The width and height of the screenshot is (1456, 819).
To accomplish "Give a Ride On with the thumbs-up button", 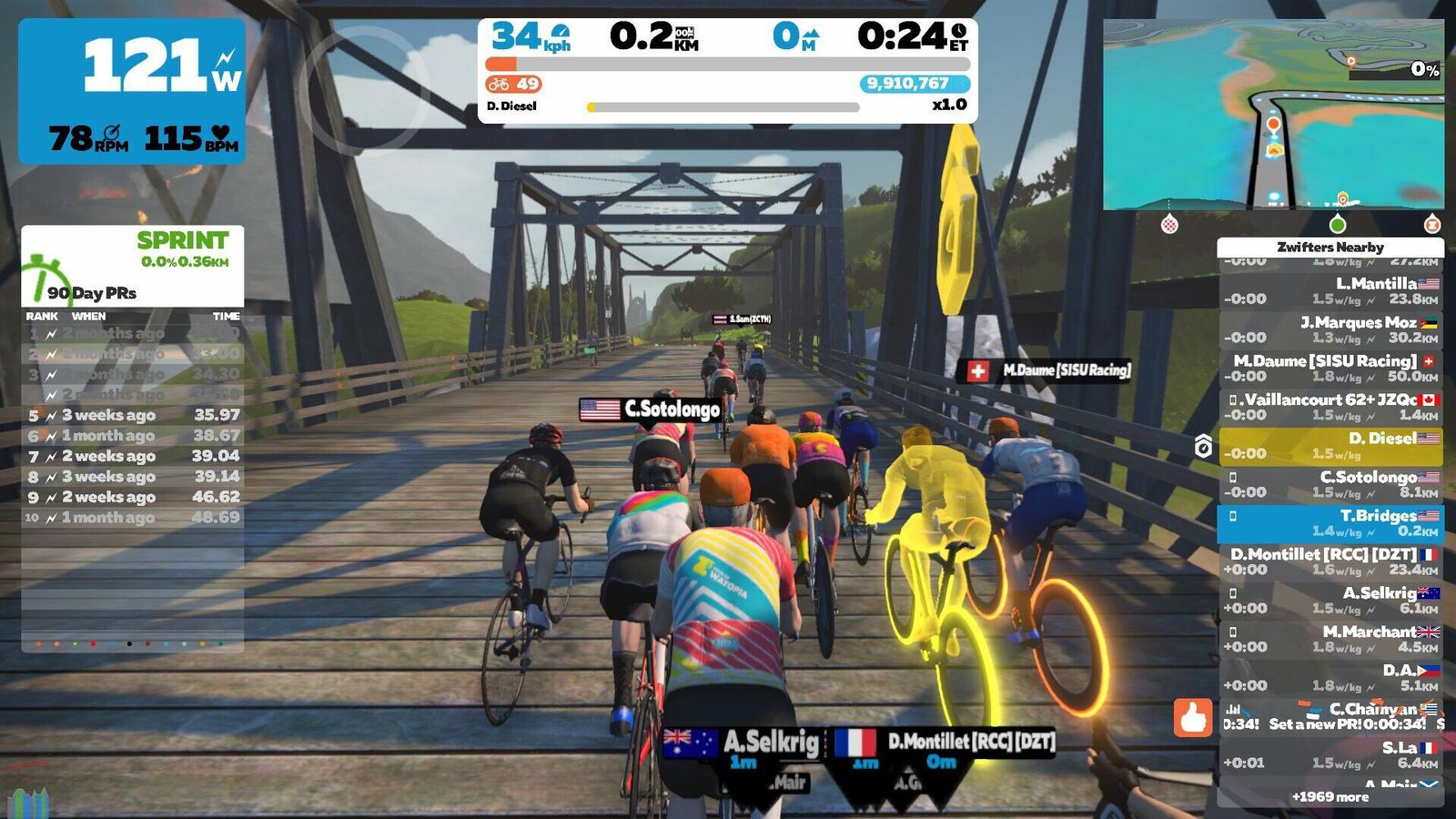I will click(x=1193, y=717).
